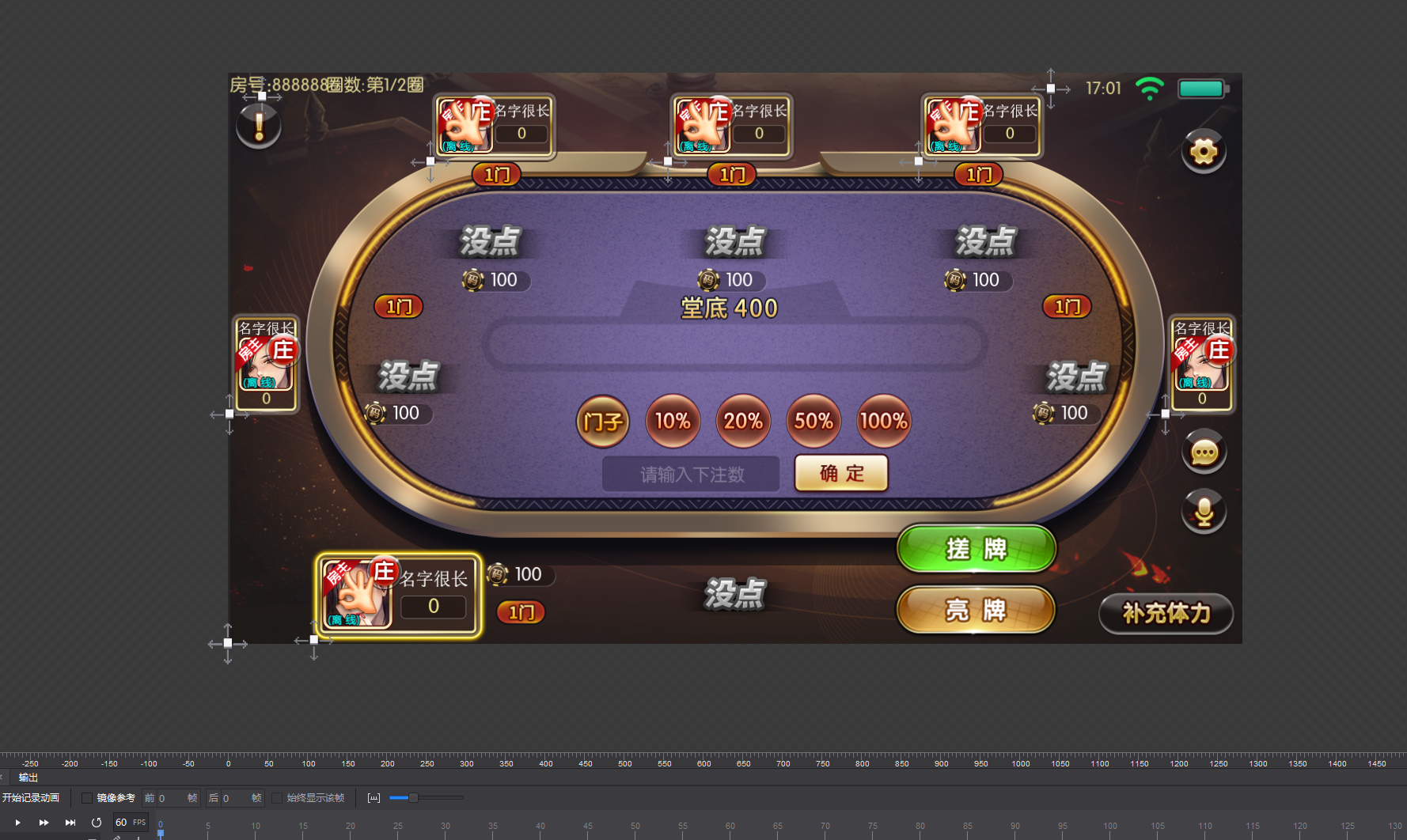
Task: Select the 门子 betting chip
Action: (602, 422)
